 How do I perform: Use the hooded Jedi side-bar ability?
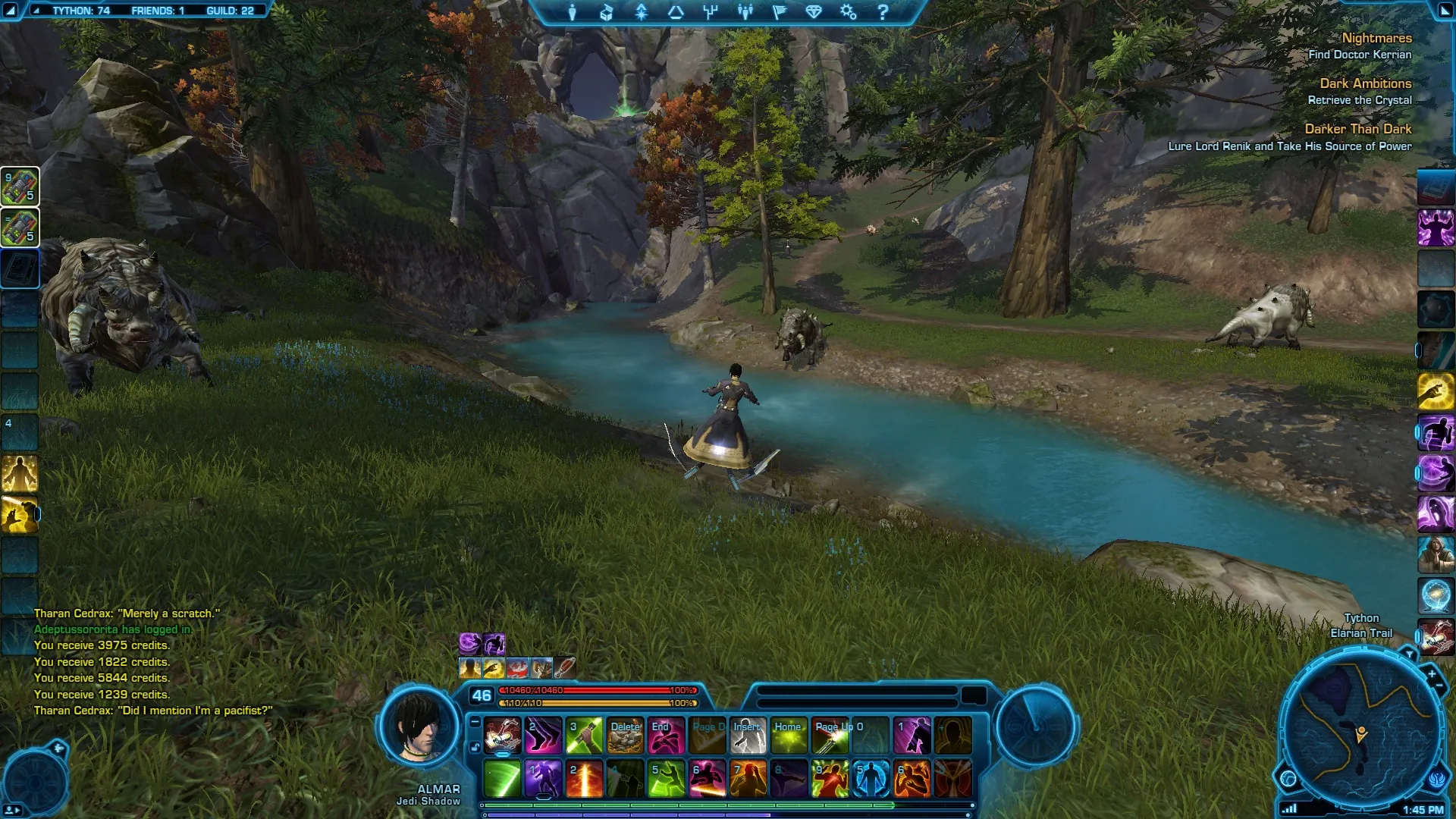click(1436, 554)
